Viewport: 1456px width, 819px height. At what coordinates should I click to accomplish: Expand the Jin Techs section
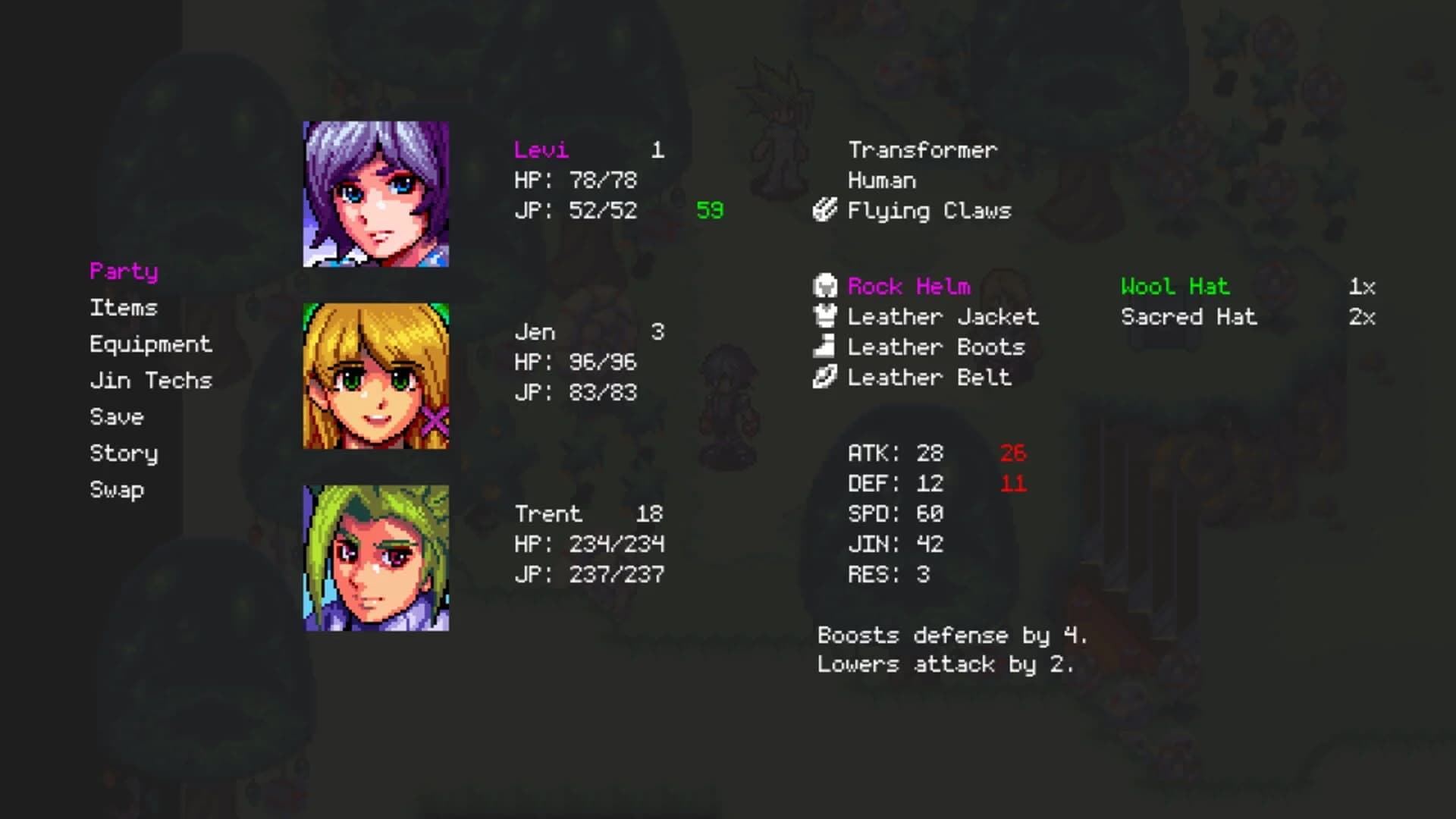click(151, 380)
